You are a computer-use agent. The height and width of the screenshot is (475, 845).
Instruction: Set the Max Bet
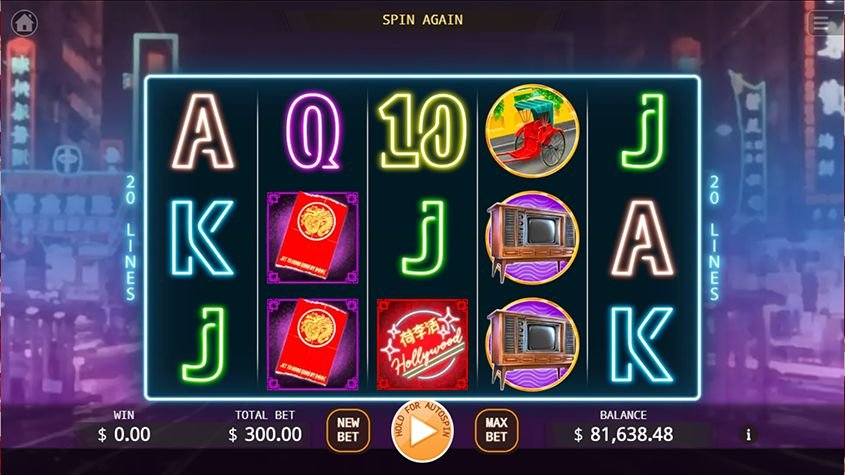(496, 430)
